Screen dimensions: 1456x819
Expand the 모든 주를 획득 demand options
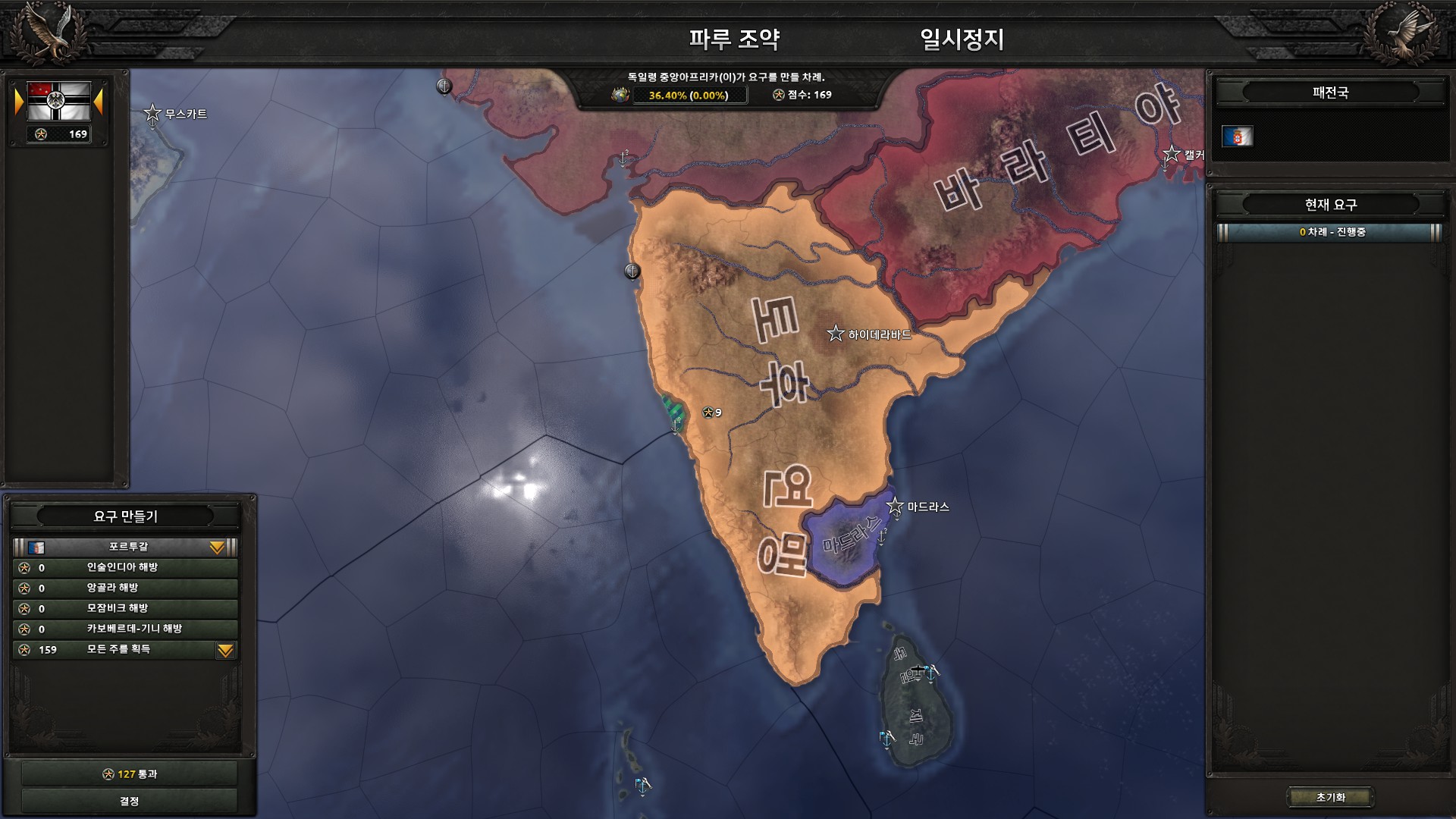click(x=224, y=650)
